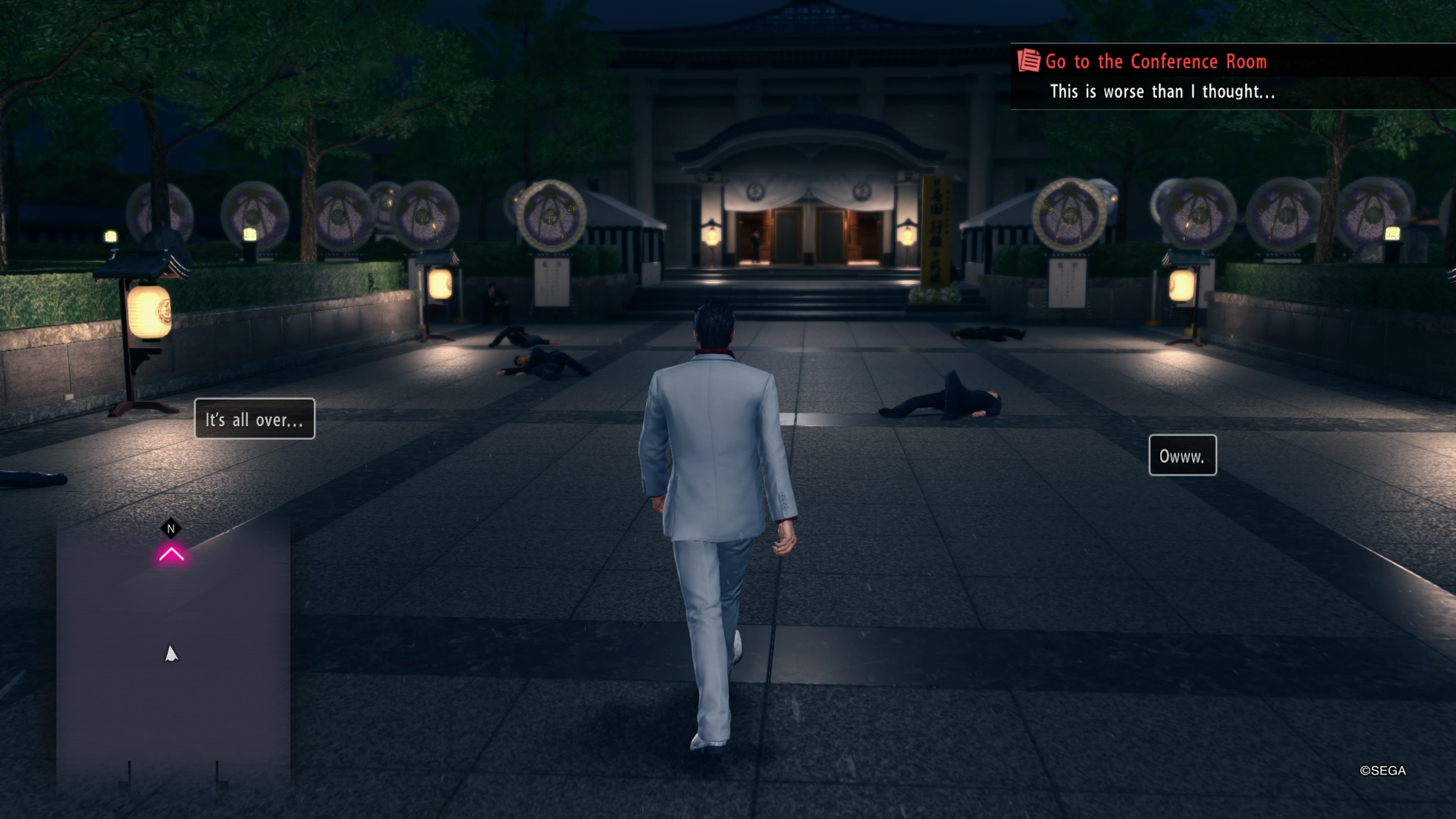Expand the 'It's all over...' speech bubble

pyautogui.click(x=254, y=419)
